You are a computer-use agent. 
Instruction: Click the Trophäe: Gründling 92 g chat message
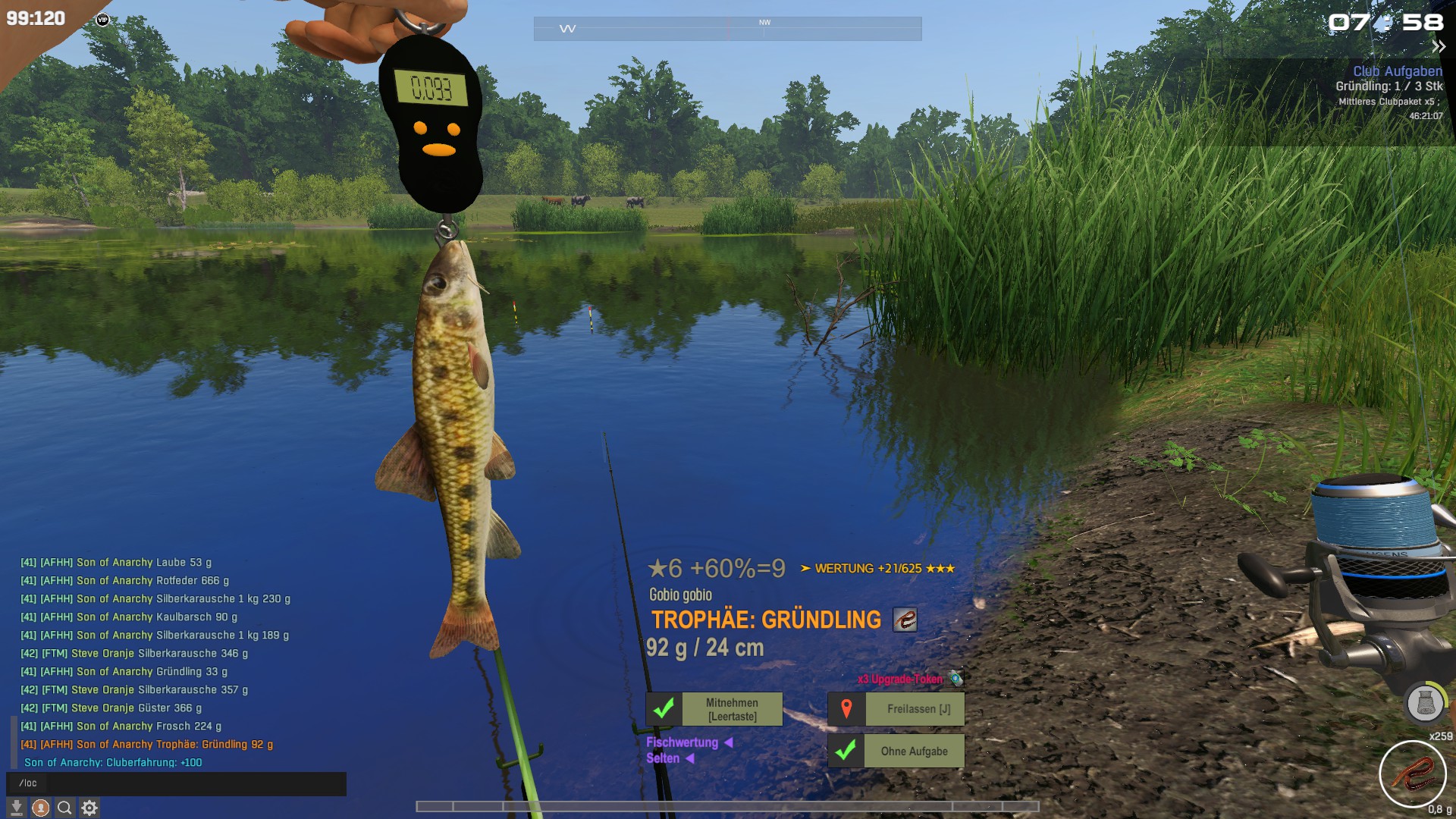click(147, 745)
